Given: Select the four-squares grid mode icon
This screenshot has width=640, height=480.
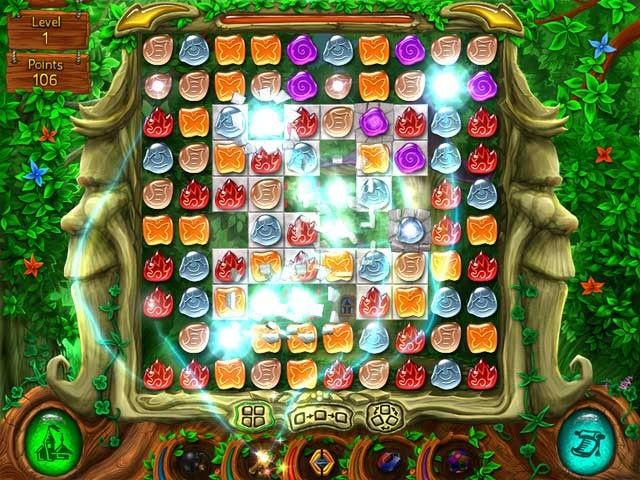Looking at the screenshot, I should pyautogui.click(x=250, y=414).
